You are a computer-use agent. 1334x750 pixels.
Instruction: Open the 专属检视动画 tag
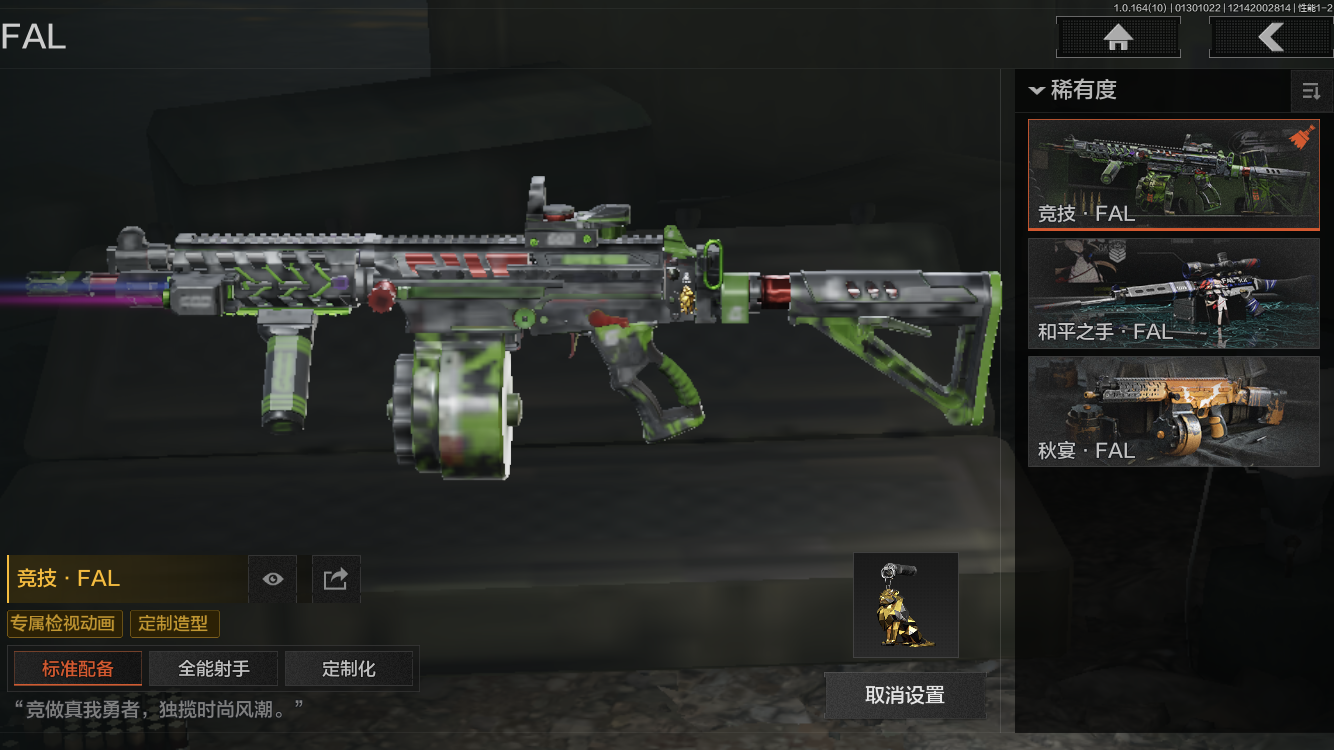tap(66, 624)
